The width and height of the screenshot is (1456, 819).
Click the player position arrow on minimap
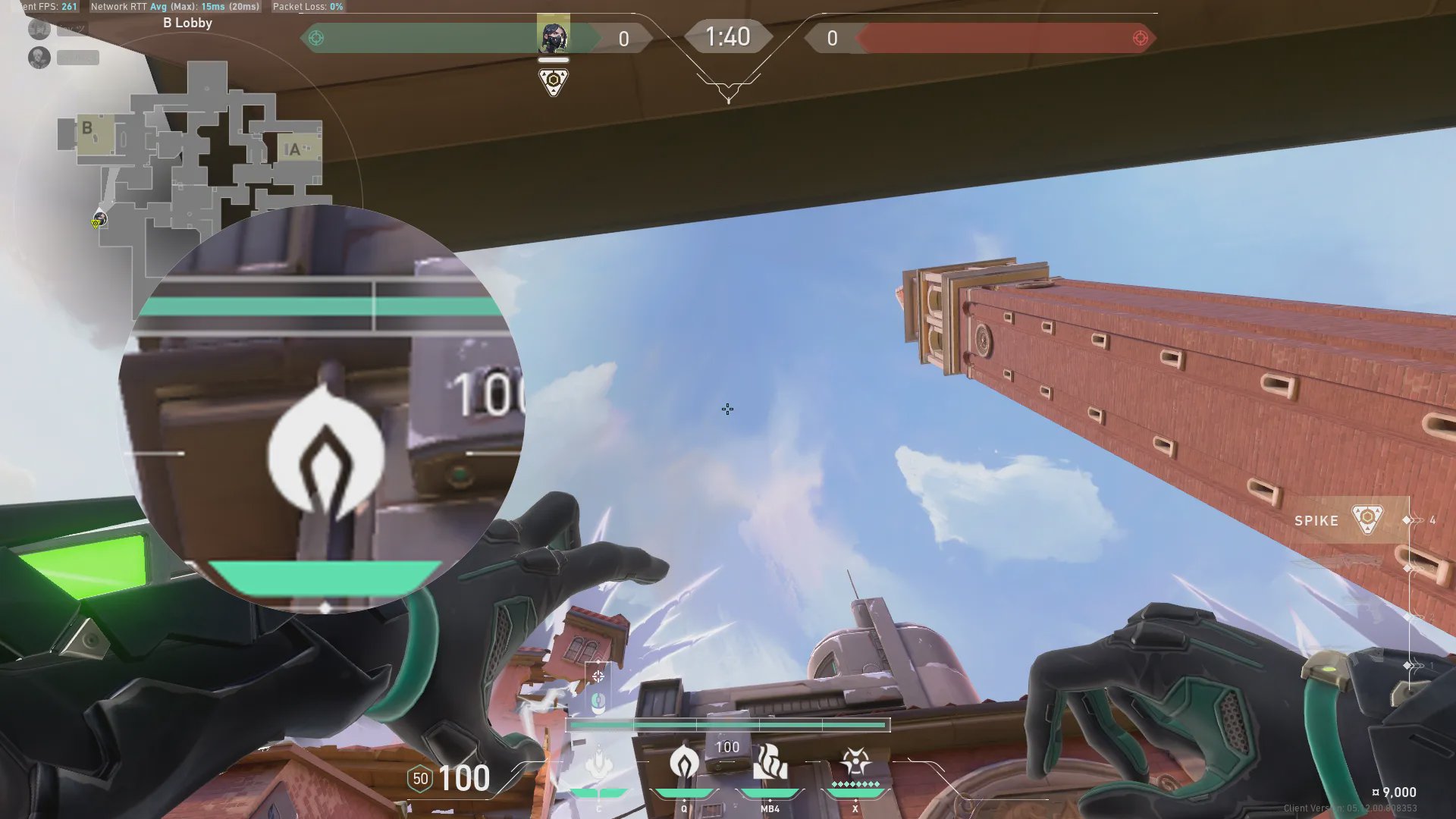coord(99,220)
